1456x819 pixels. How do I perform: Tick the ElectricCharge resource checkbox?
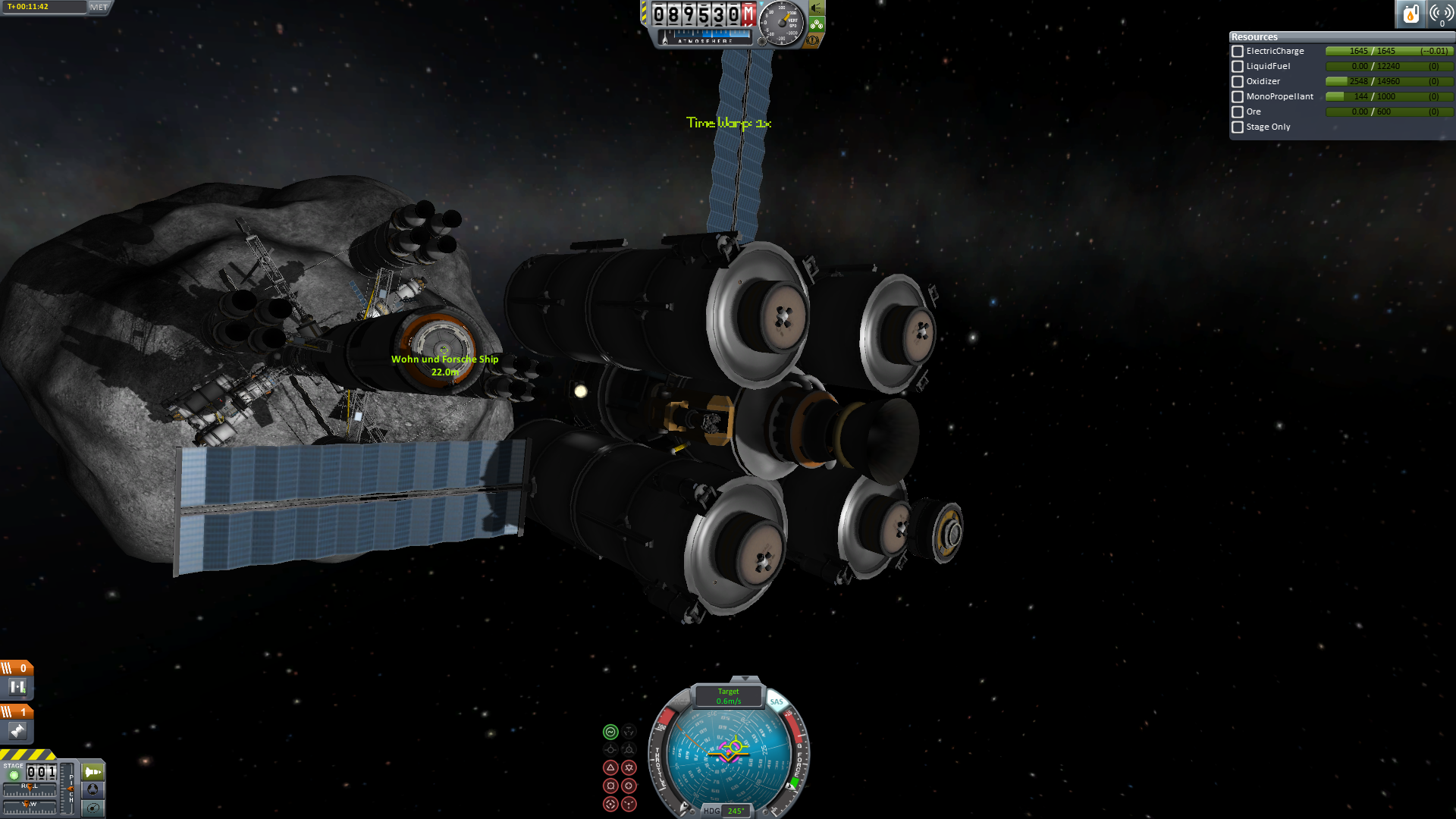click(1238, 52)
